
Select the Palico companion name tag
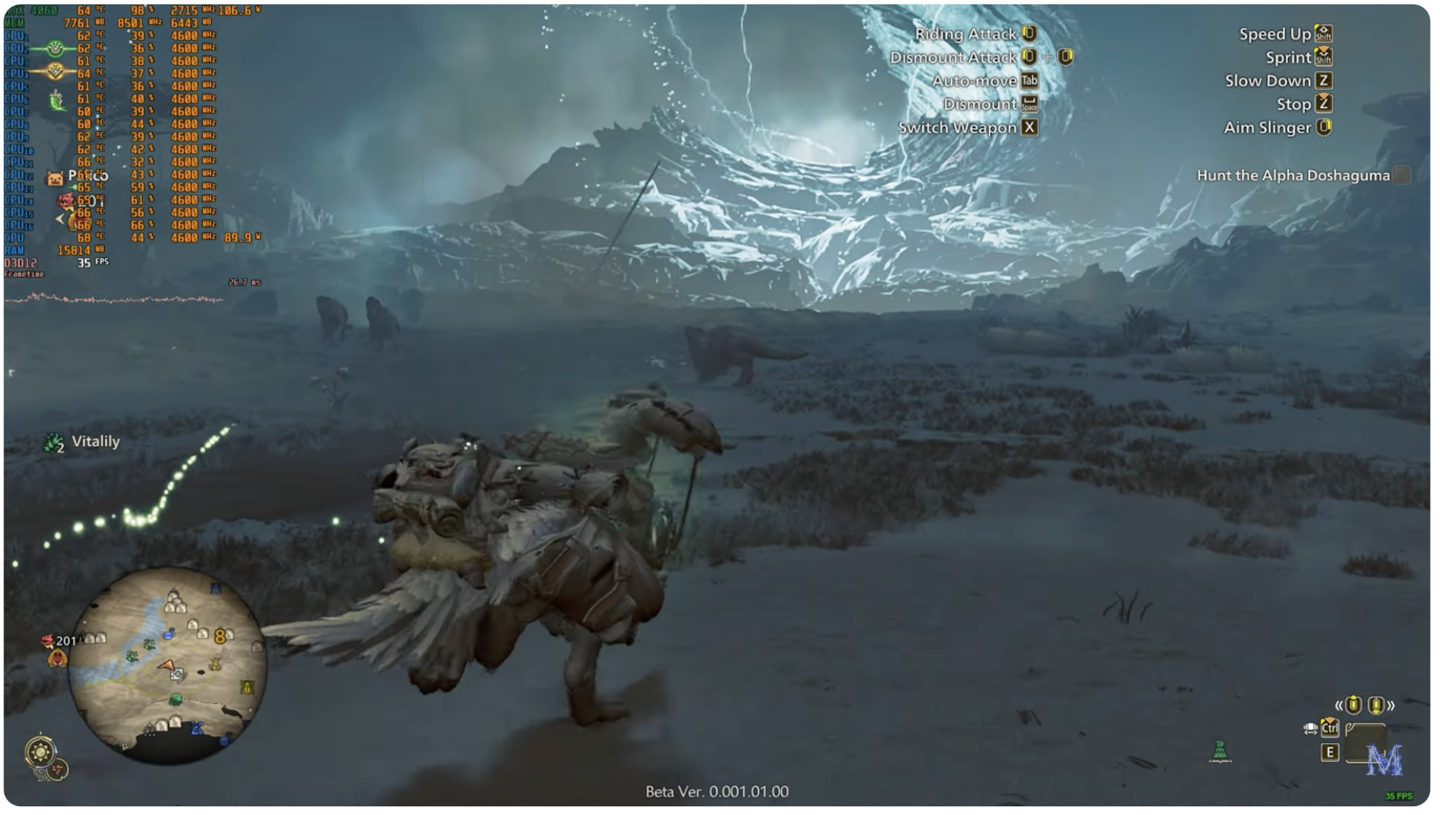(x=87, y=176)
